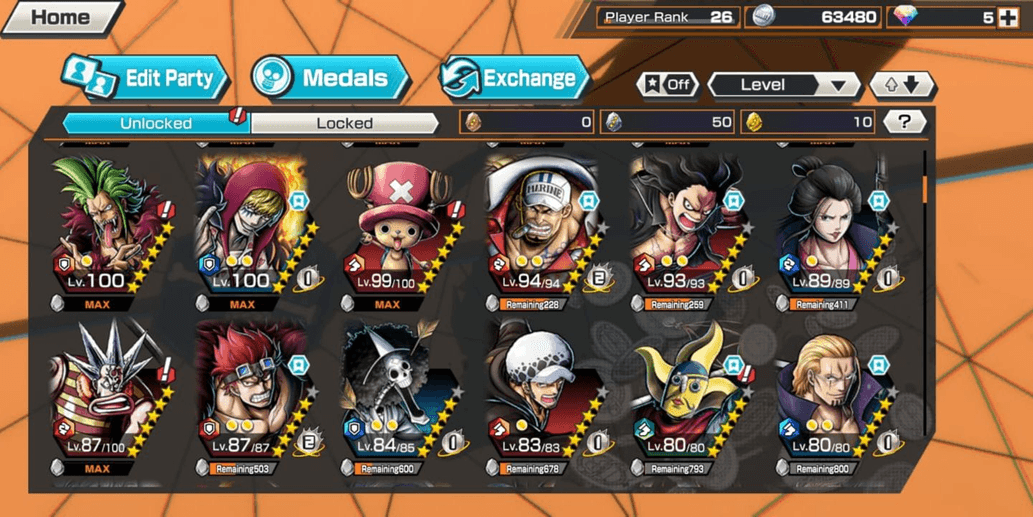The image size is (1033, 517).
Task: Add more rainbow diamonds with plus button
Action: pyautogui.click(x=1008, y=17)
